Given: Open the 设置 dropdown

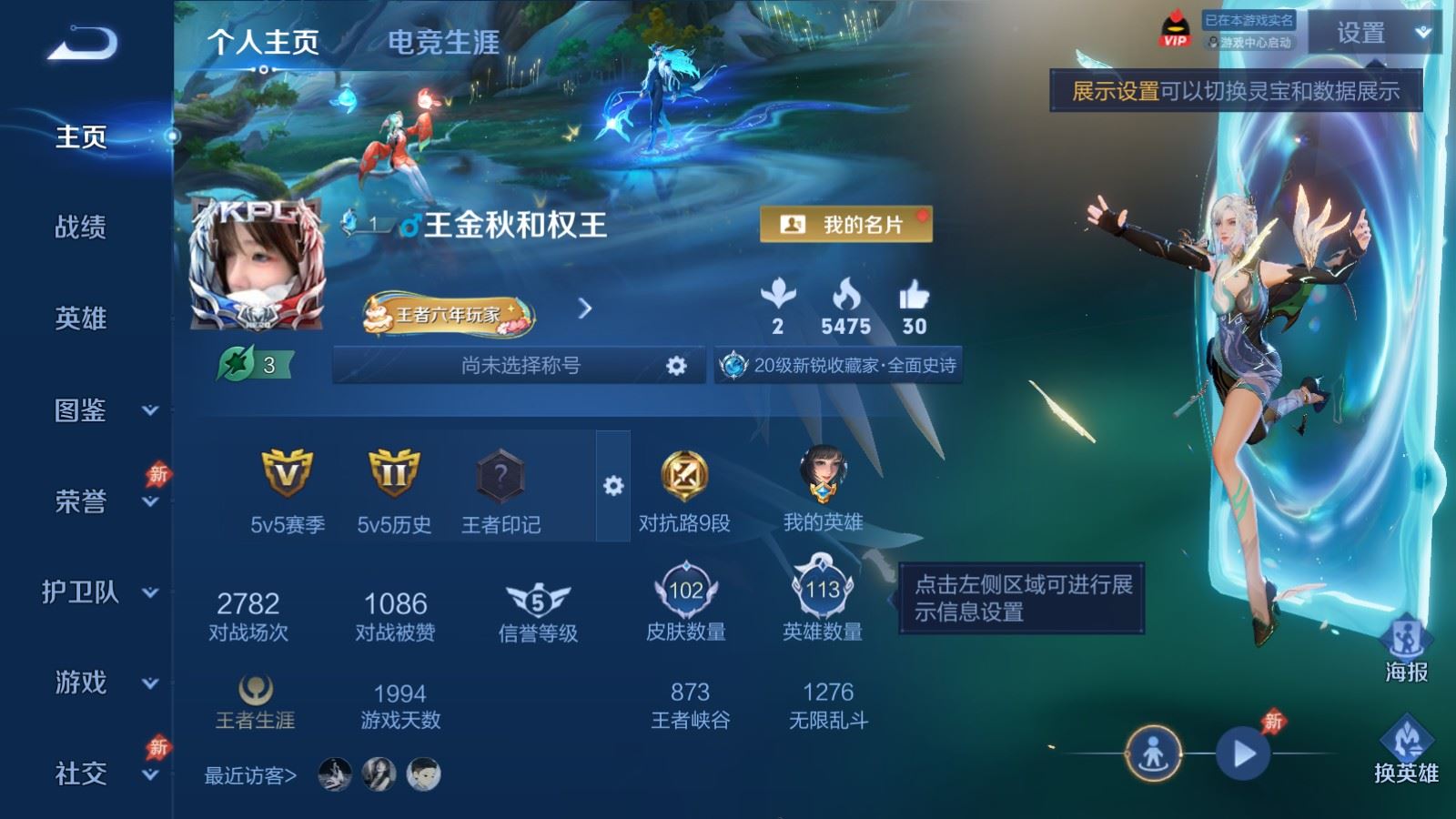Looking at the screenshot, I should point(1374,34).
